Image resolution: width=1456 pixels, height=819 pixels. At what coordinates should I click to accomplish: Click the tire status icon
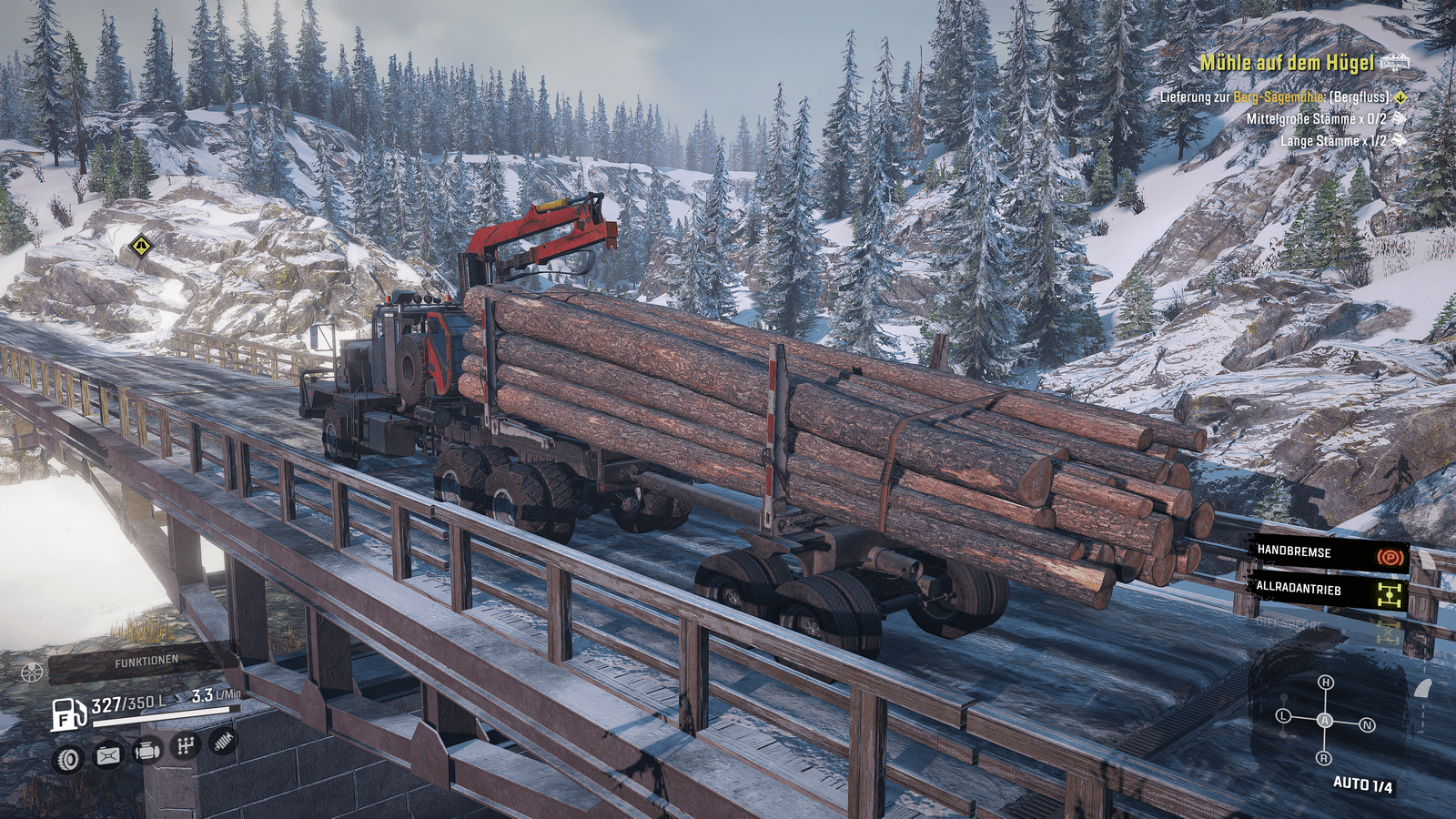68,758
